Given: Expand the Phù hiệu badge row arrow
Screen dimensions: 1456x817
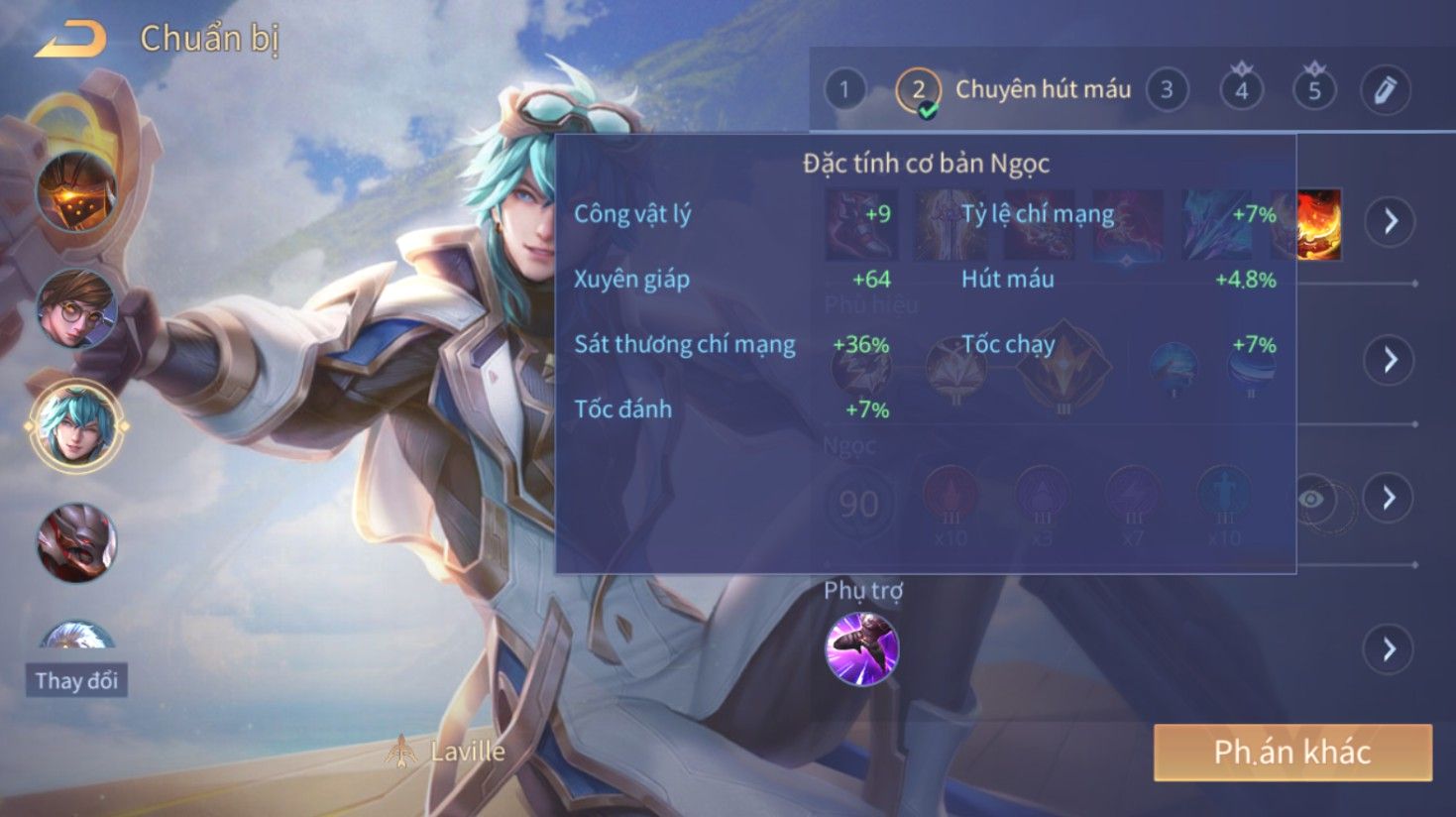Looking at the screenshot, I should (x=1390, y=359).
